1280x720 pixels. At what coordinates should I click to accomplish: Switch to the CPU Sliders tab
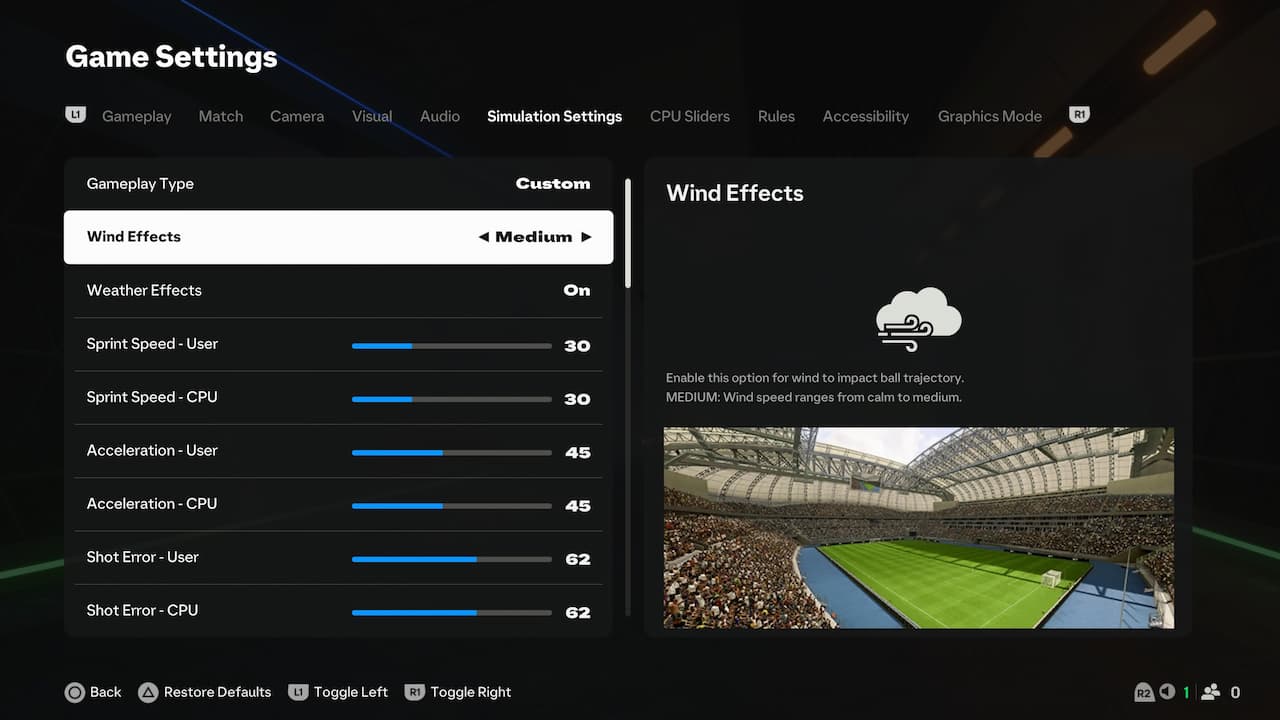pyautogui.click(x=690, y=116)
